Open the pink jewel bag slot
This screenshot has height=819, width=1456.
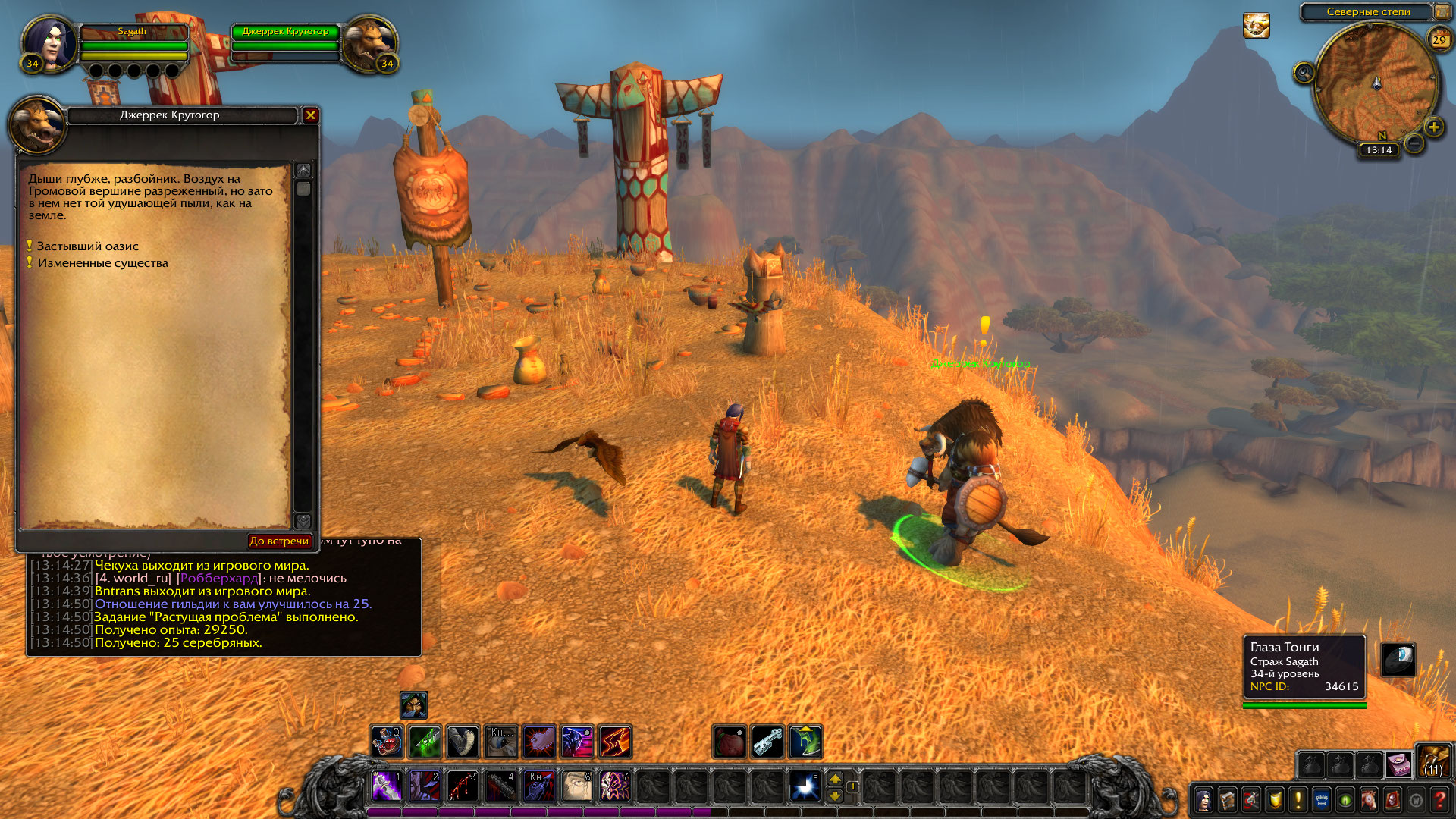point(1398,764)
